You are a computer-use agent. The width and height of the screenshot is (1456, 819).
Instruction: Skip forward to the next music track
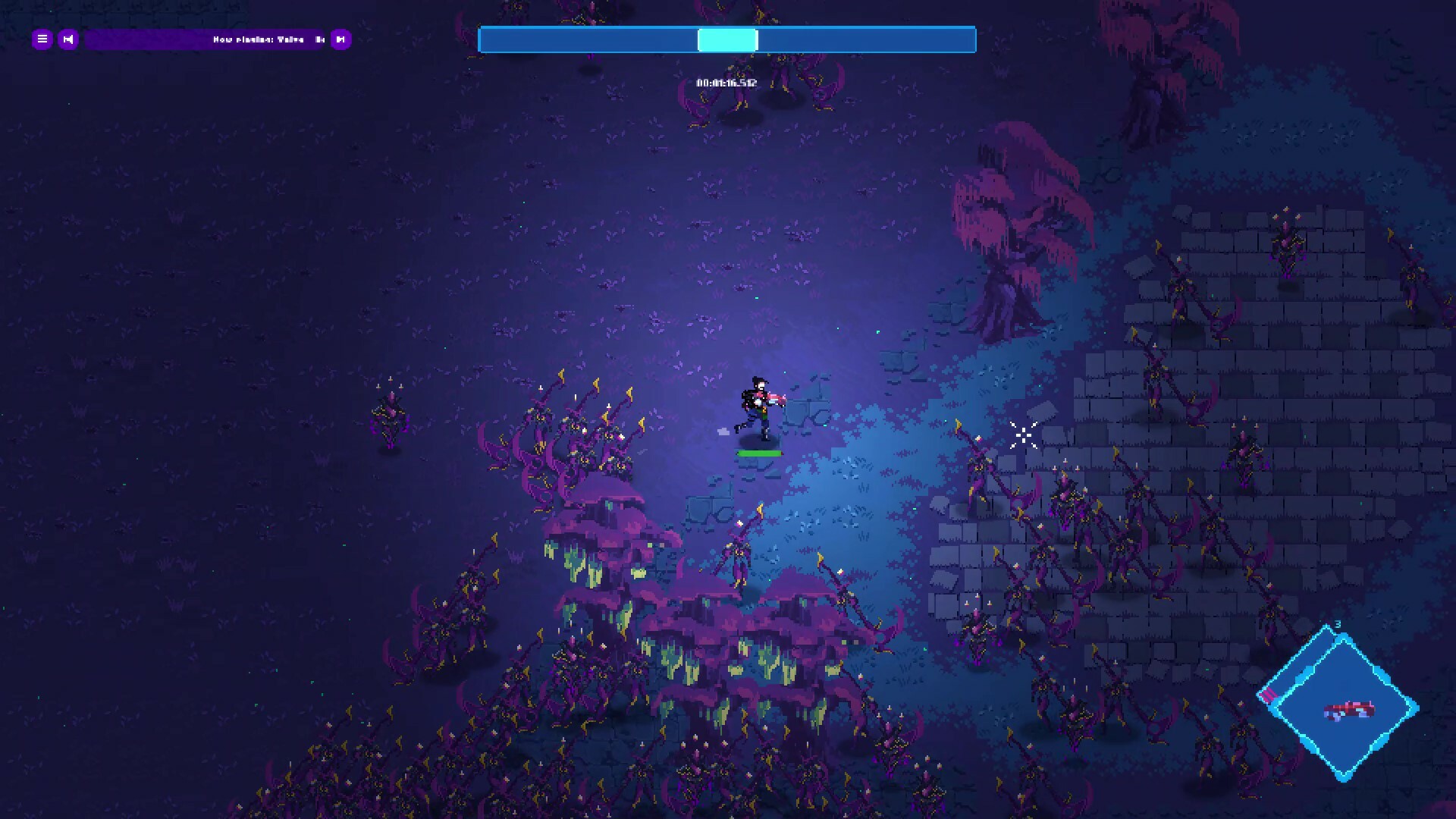click(340, 39)
